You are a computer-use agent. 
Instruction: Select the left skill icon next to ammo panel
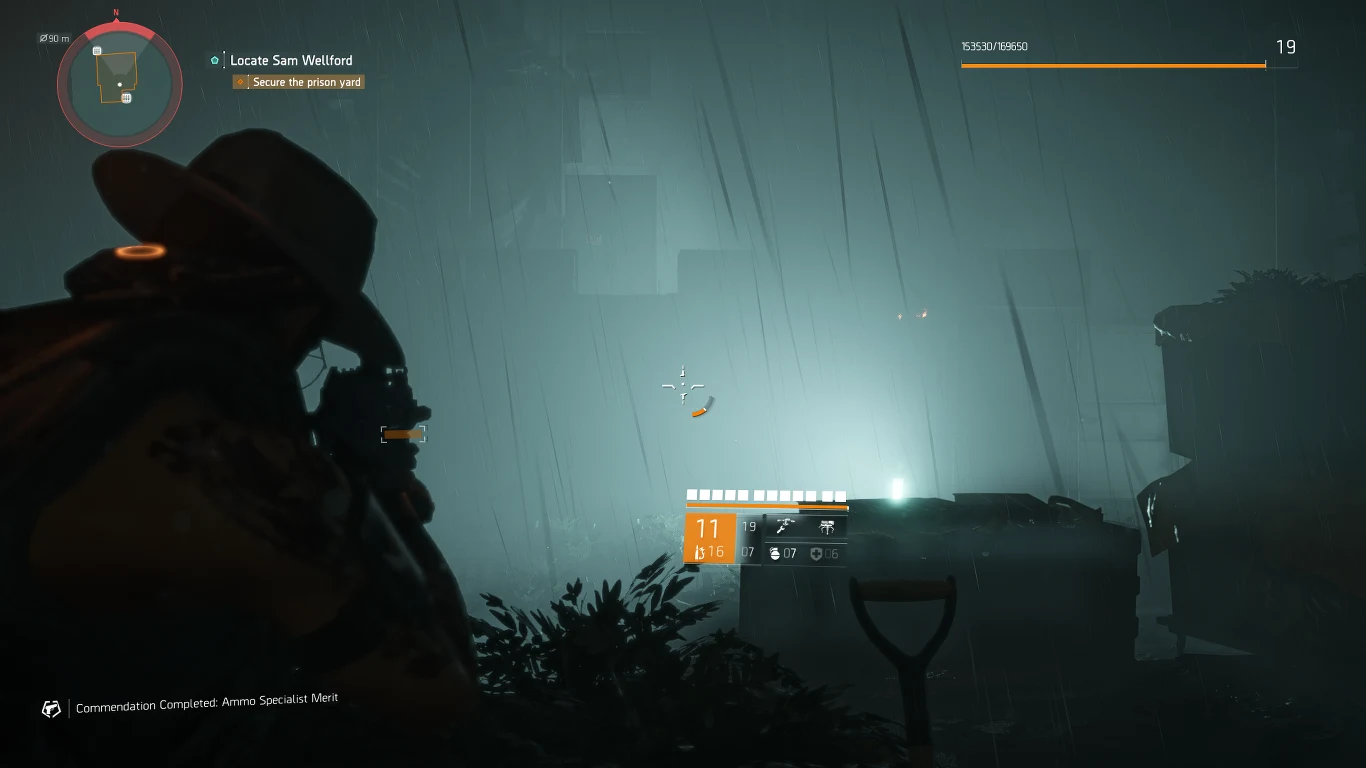(x=784, y=527)
